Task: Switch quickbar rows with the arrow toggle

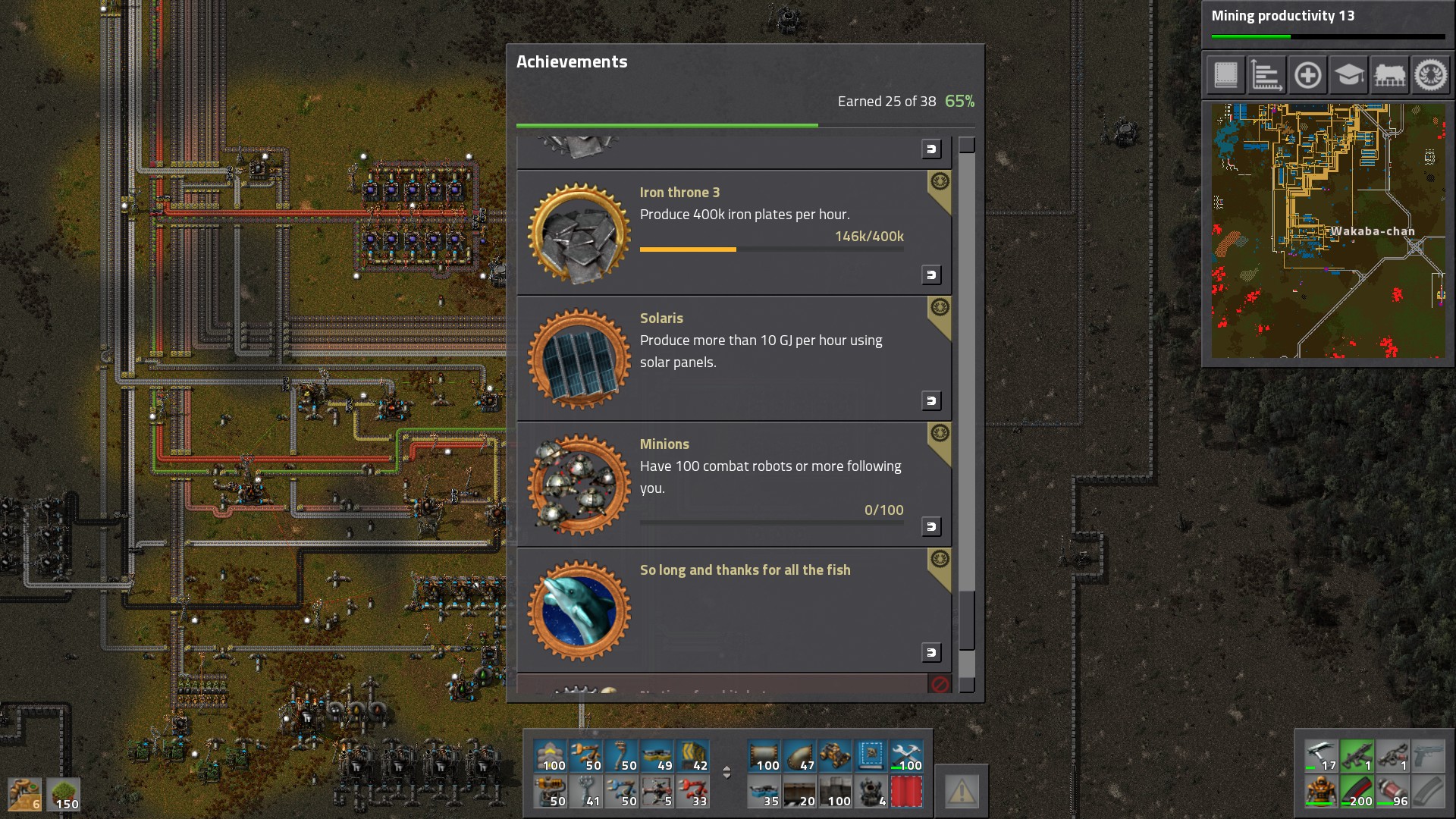Action: [x=726, y=773]
